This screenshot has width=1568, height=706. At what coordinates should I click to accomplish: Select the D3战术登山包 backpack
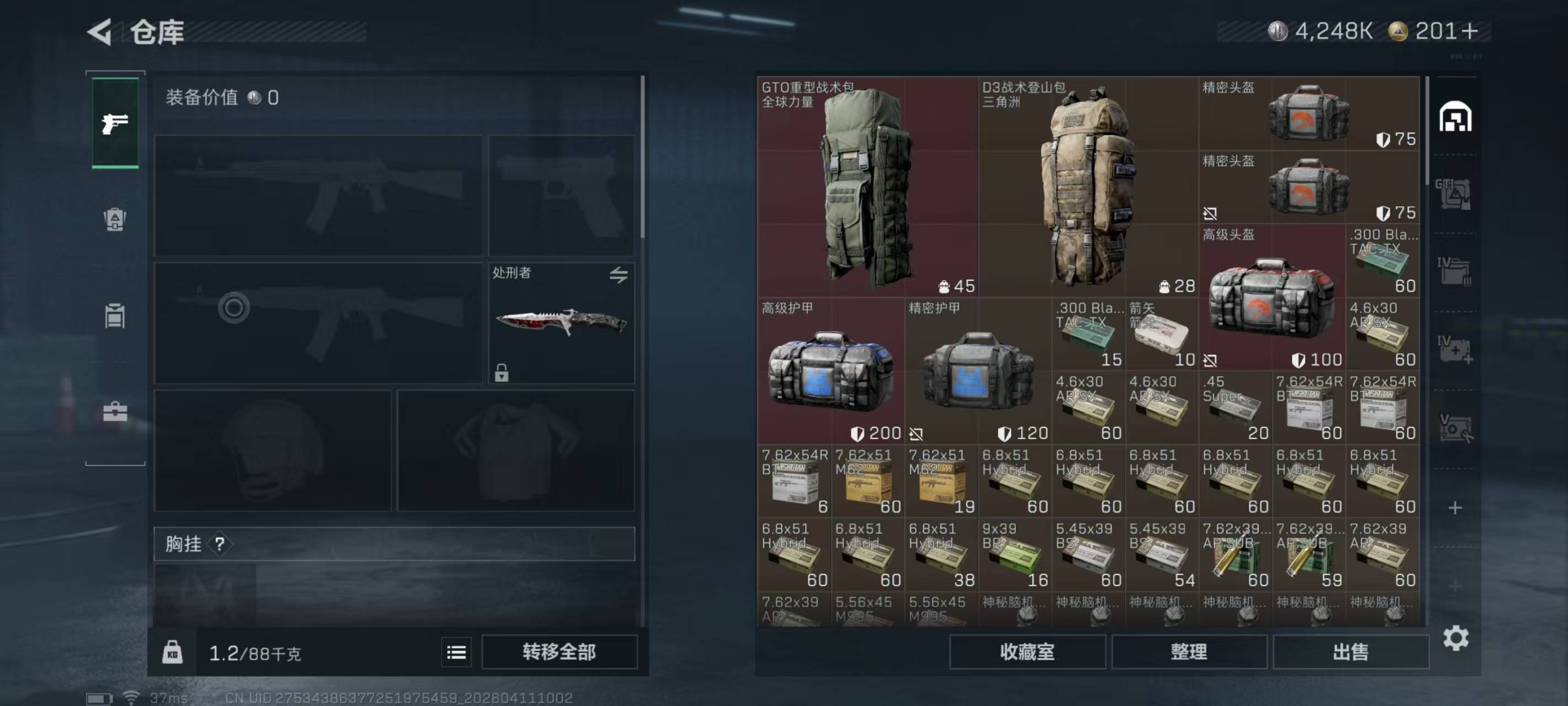click(x=1088, y=186)
